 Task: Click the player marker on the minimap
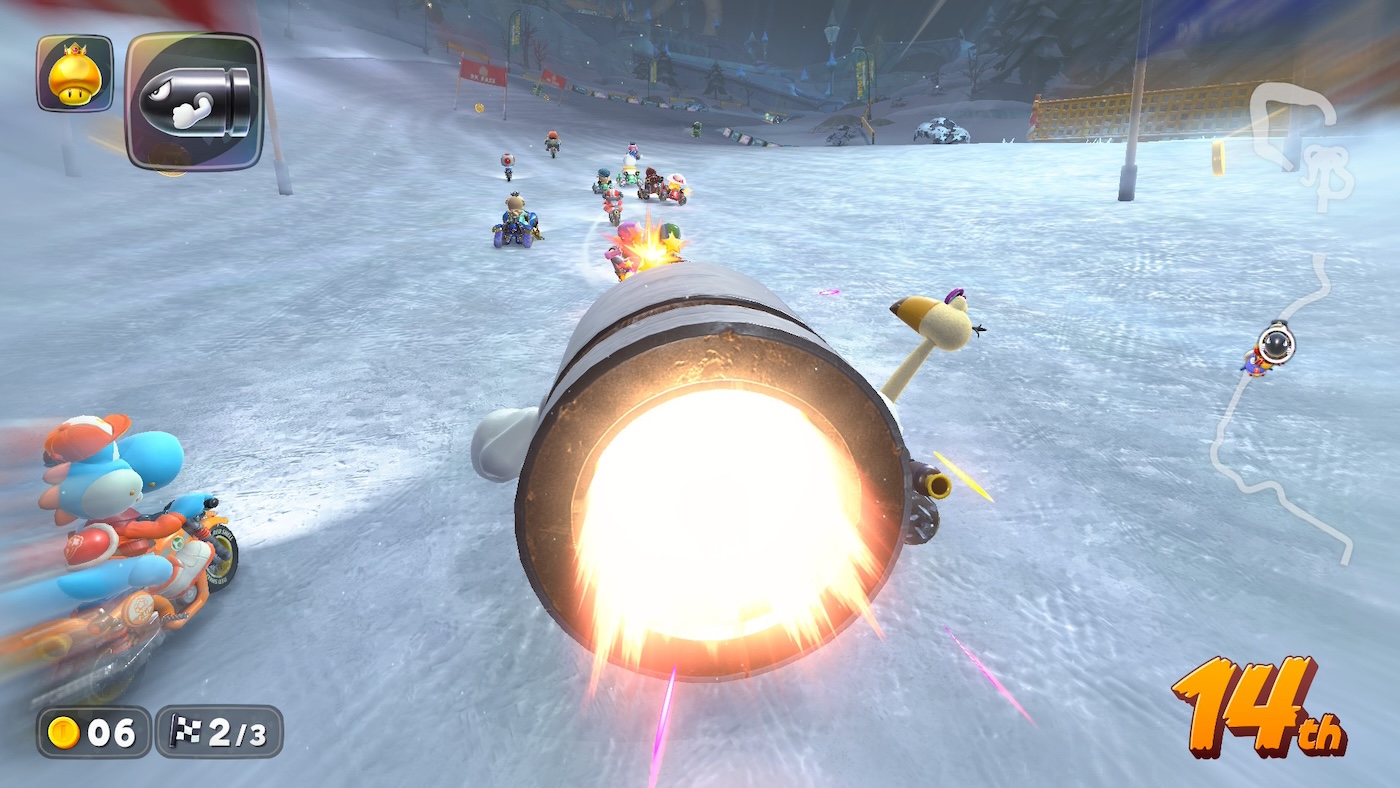(x=1275, y=345)
